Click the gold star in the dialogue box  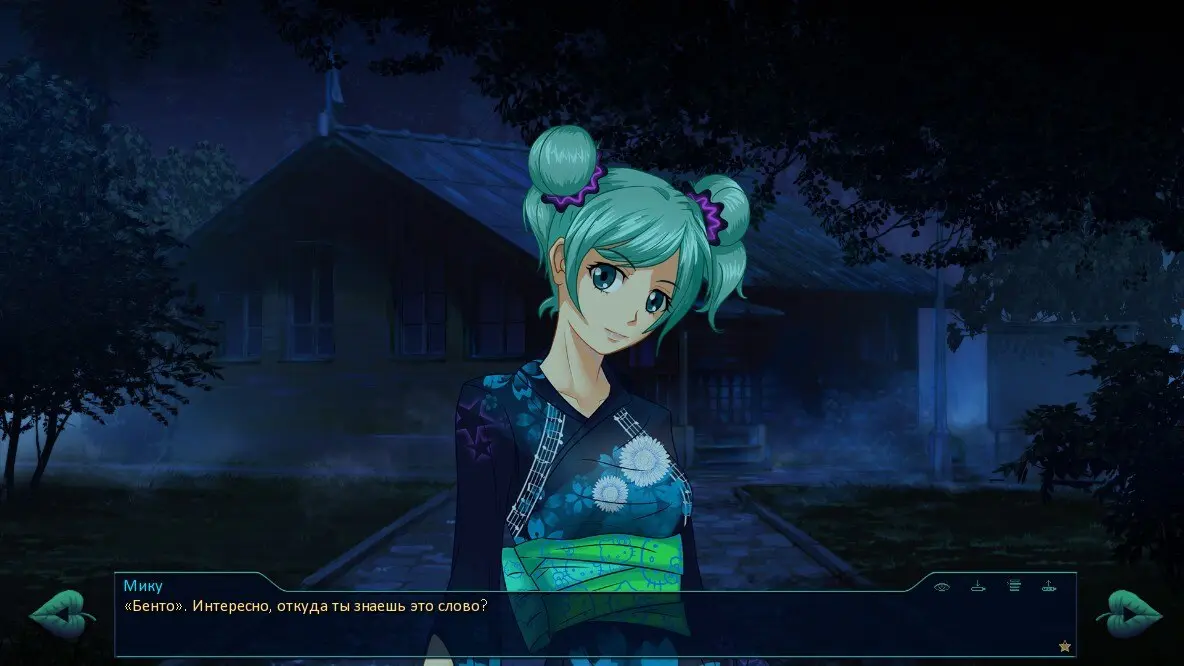pos(1065,646)
